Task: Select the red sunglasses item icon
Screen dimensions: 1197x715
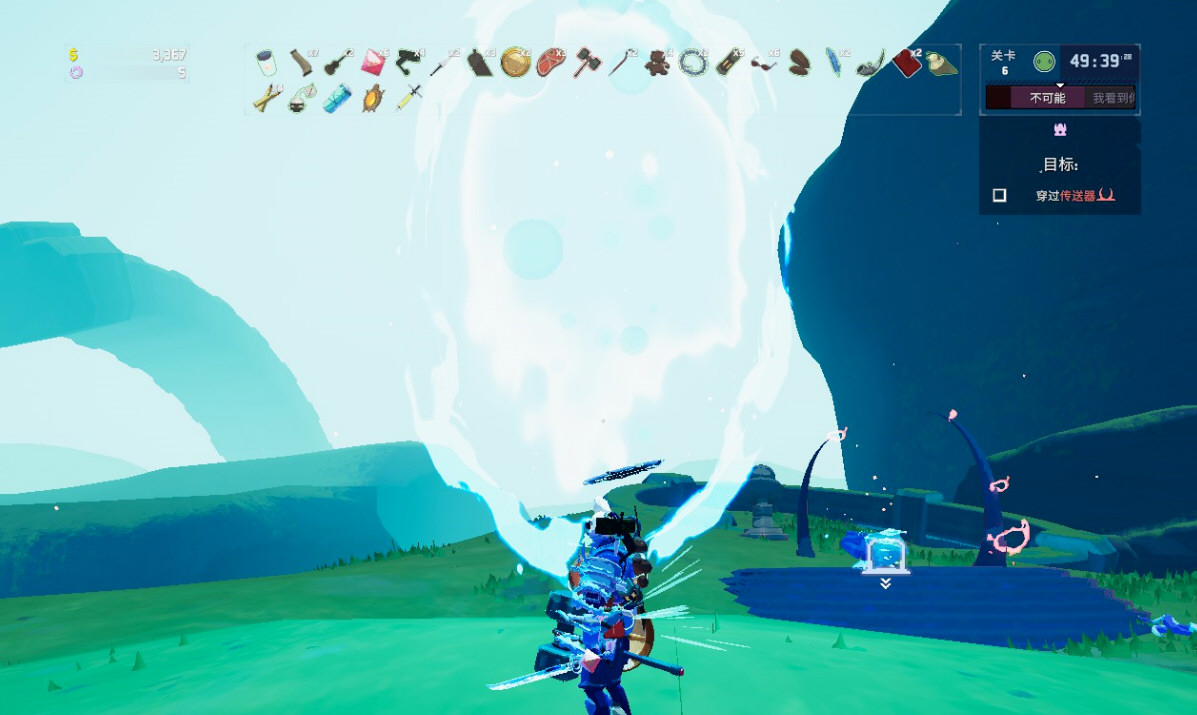Action: (763, 65)
